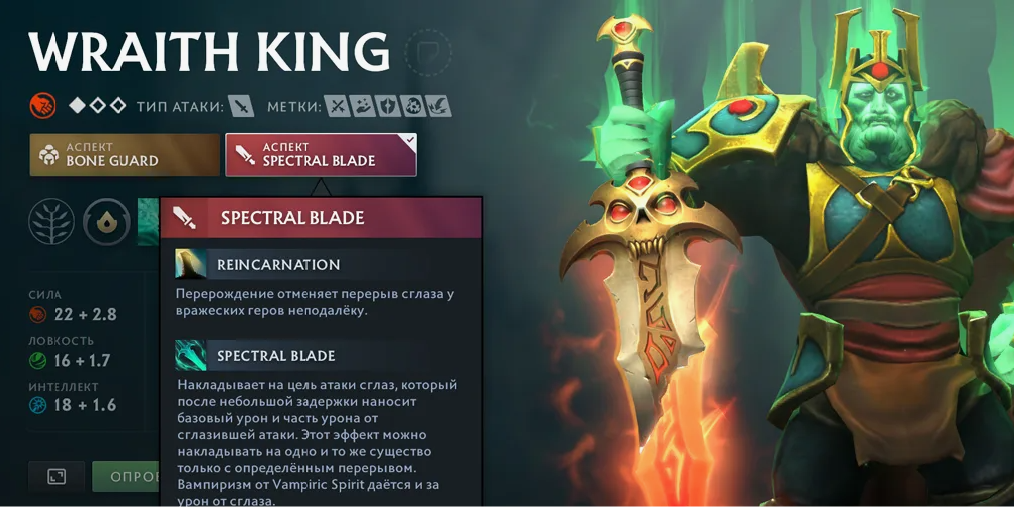Click the dashed circular badge beside hero name
Image resolution: width=1014 pixels, height=507 pixels.
coord(429,52)
